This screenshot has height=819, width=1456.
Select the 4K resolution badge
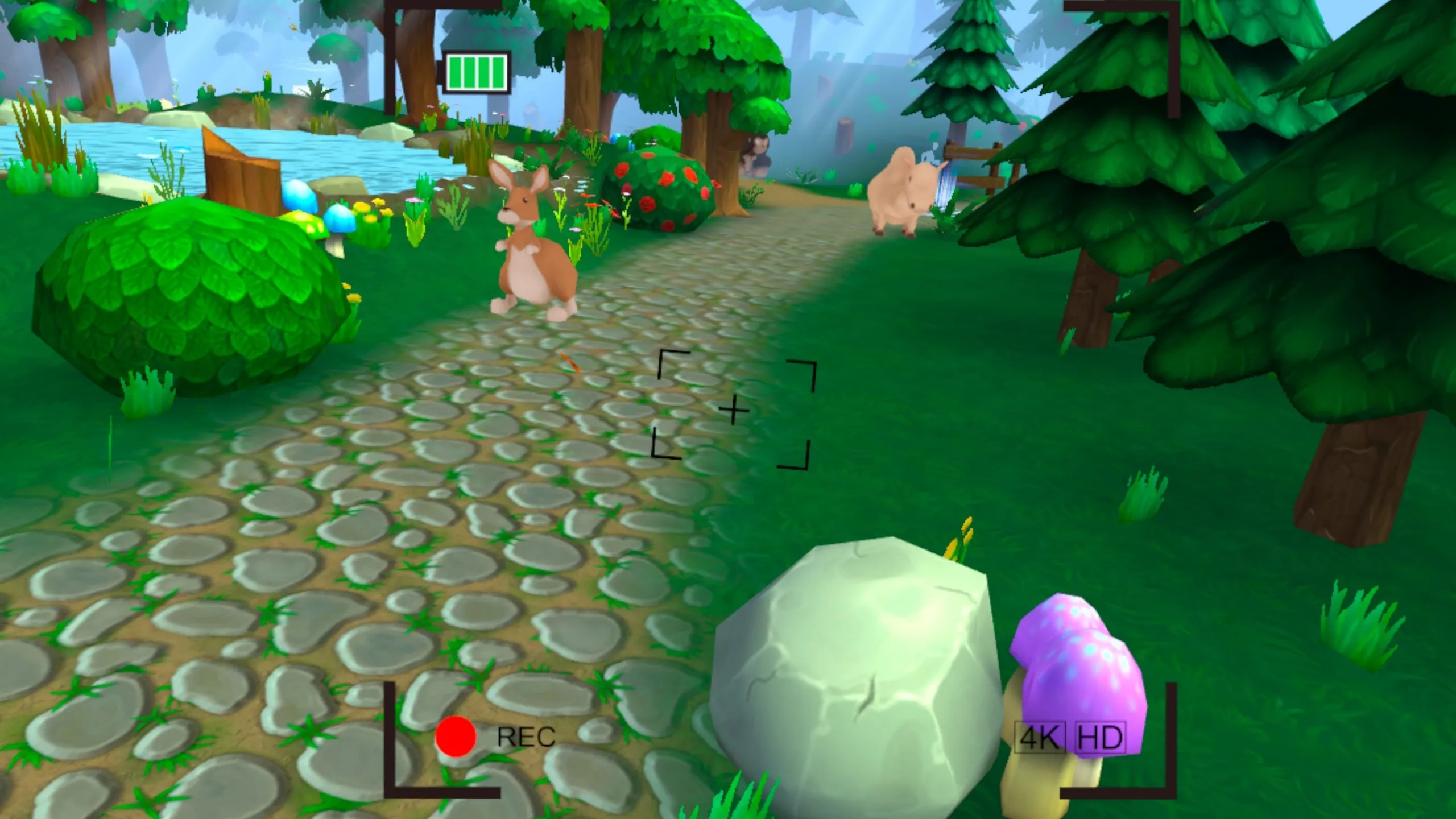click(1040, 738)
